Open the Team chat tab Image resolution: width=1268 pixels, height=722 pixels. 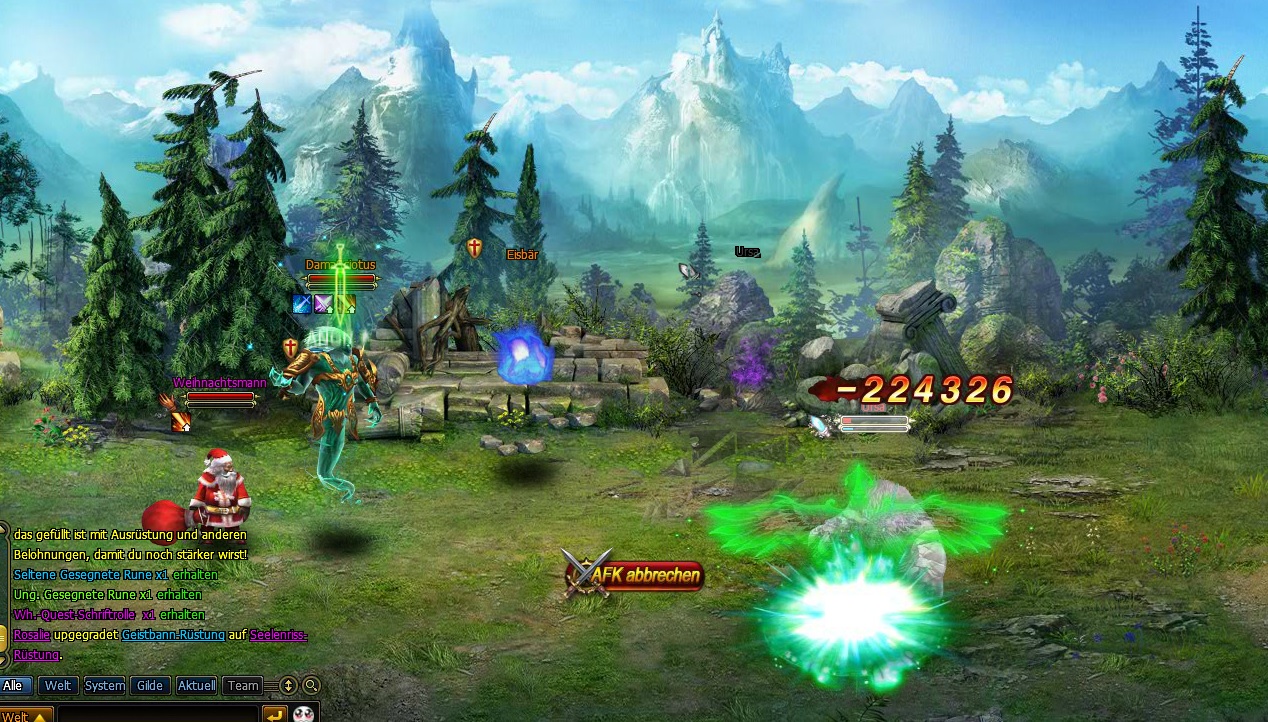click(x=242, y=686)
